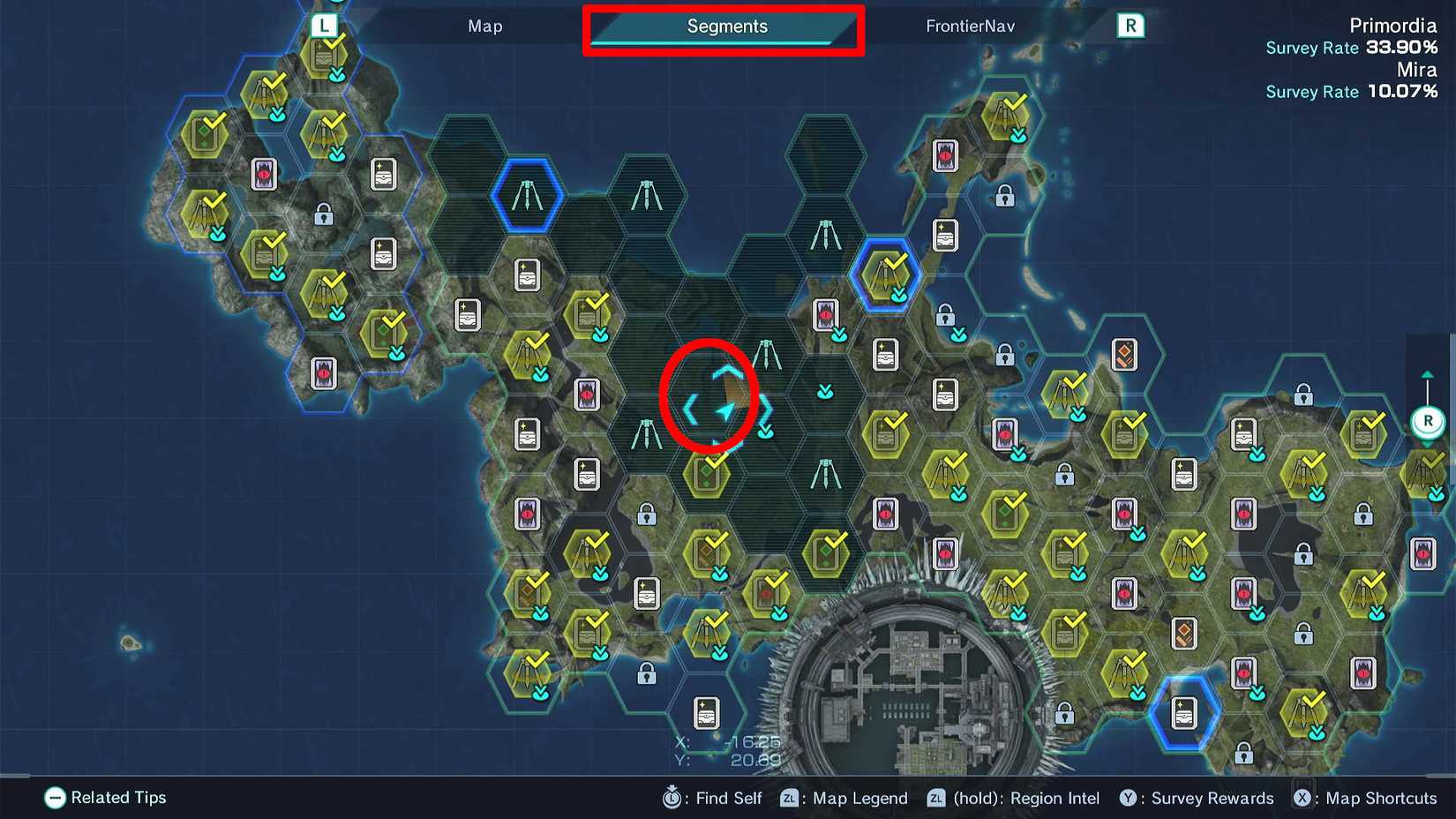
Task: Select a white collectible card segment icon
Action: (384, 175)
